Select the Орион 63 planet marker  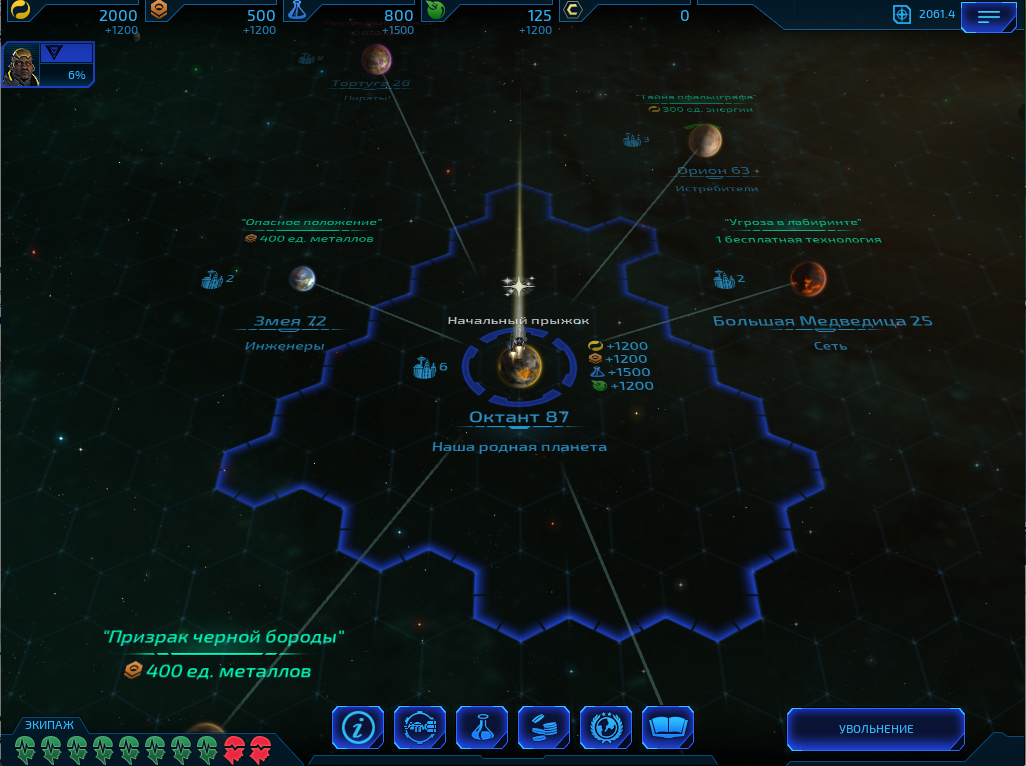(705, 141)
